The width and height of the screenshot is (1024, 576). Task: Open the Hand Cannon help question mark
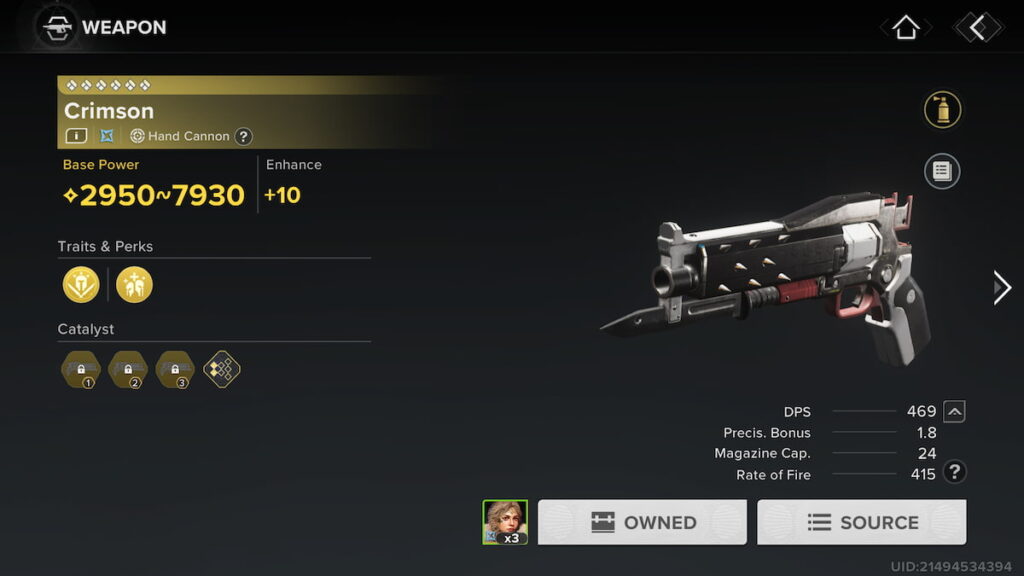pyautogui.click(x=243, y=136)
